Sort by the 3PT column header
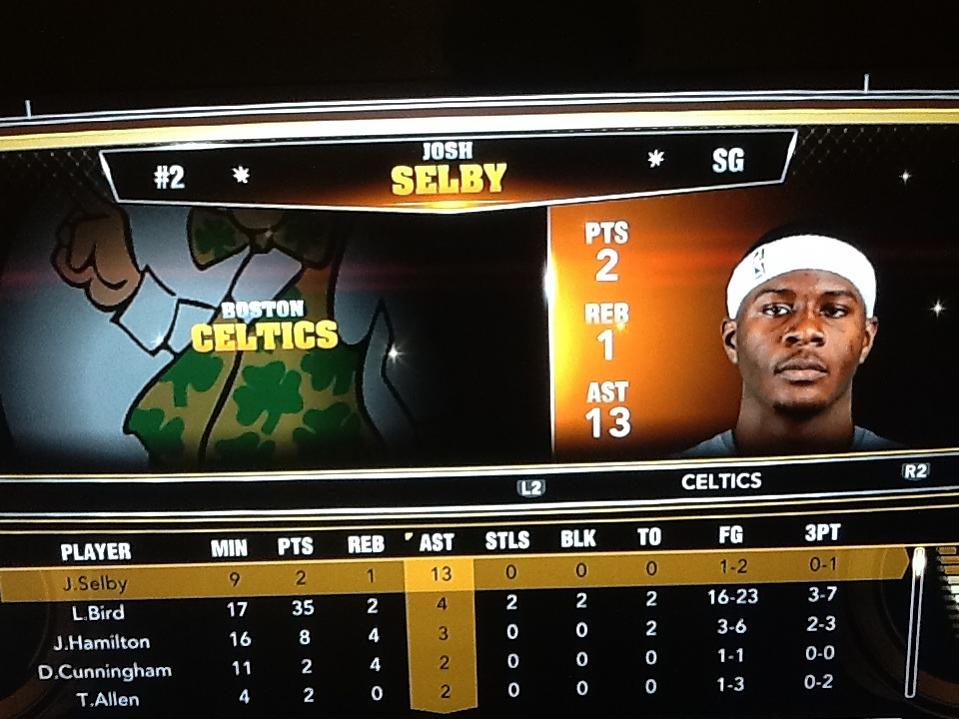The width and height of the screenshot is (959, 719). [822, 533]
